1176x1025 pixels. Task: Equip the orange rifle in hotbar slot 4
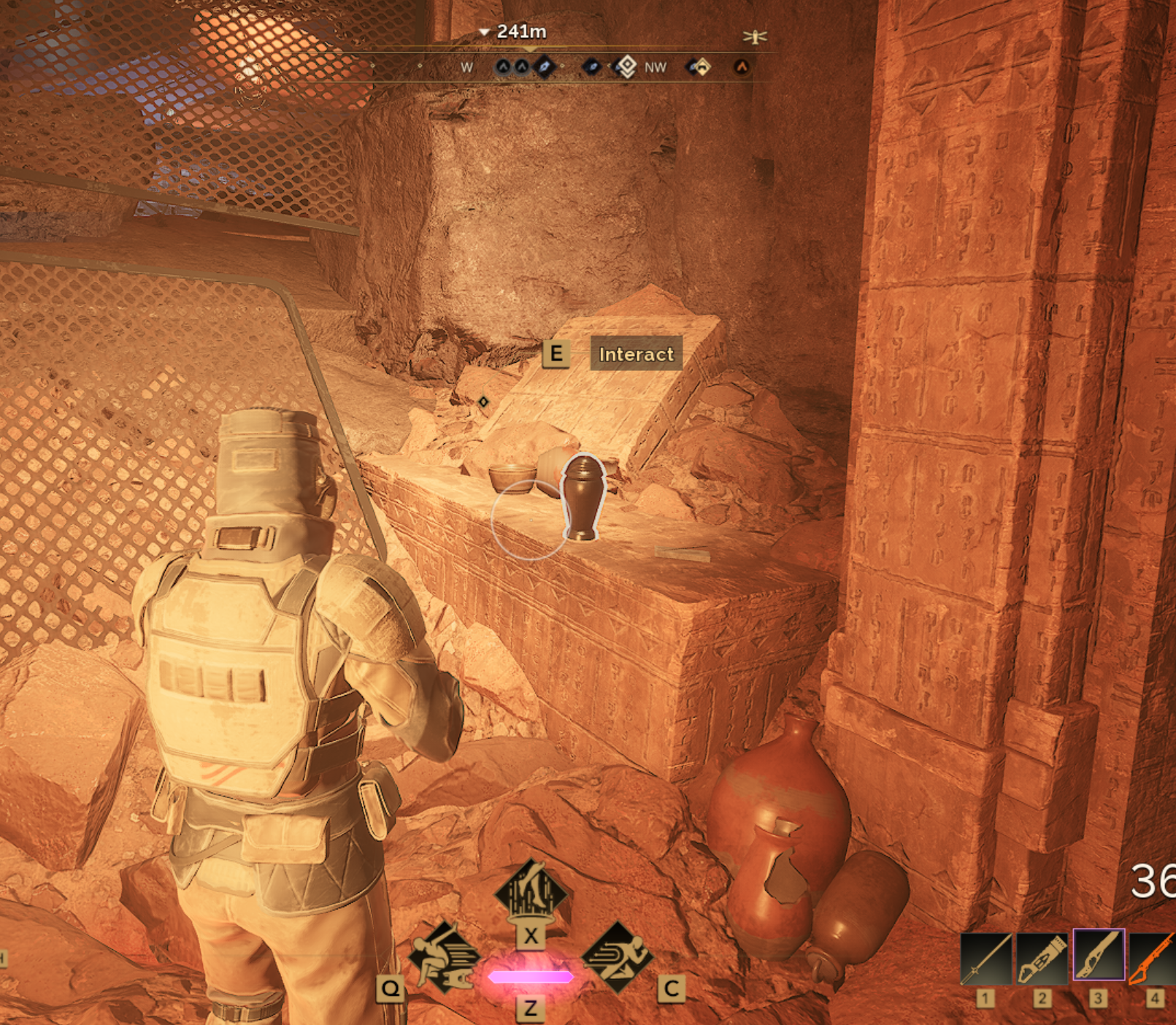(x=1153, y=958)
